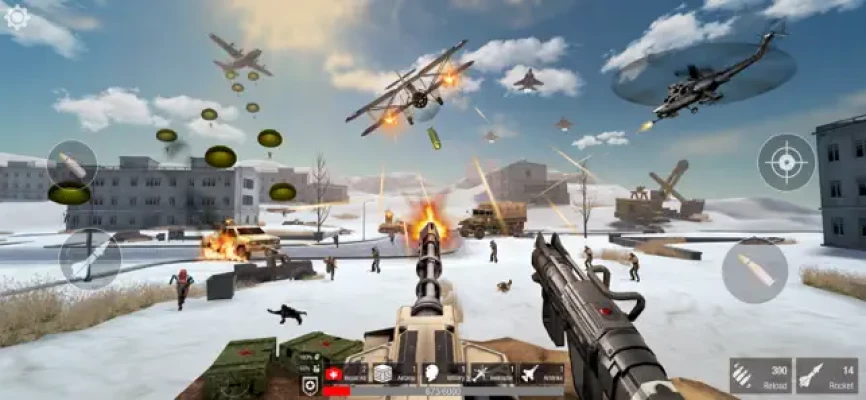Image resolution: width=866 pixels, height=400 pixels.
Task: Call the propeller plane air support
Action: click(491, 373)
